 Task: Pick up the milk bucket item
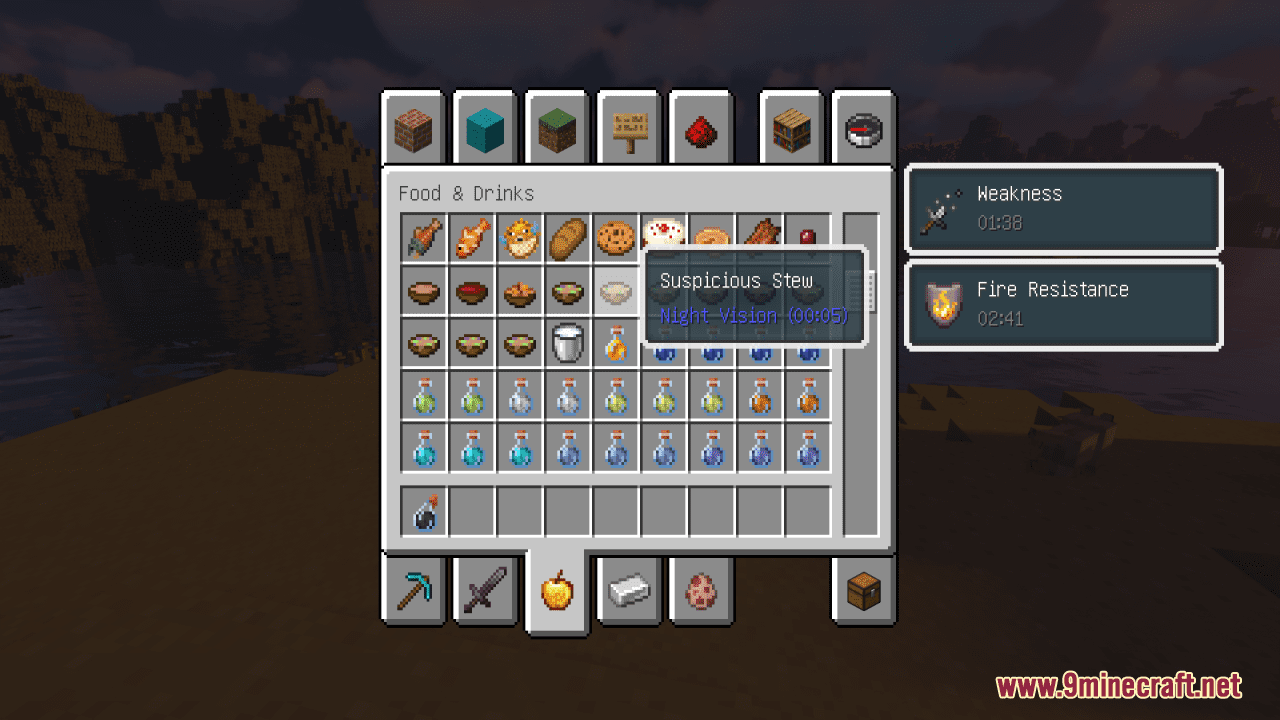567,343
